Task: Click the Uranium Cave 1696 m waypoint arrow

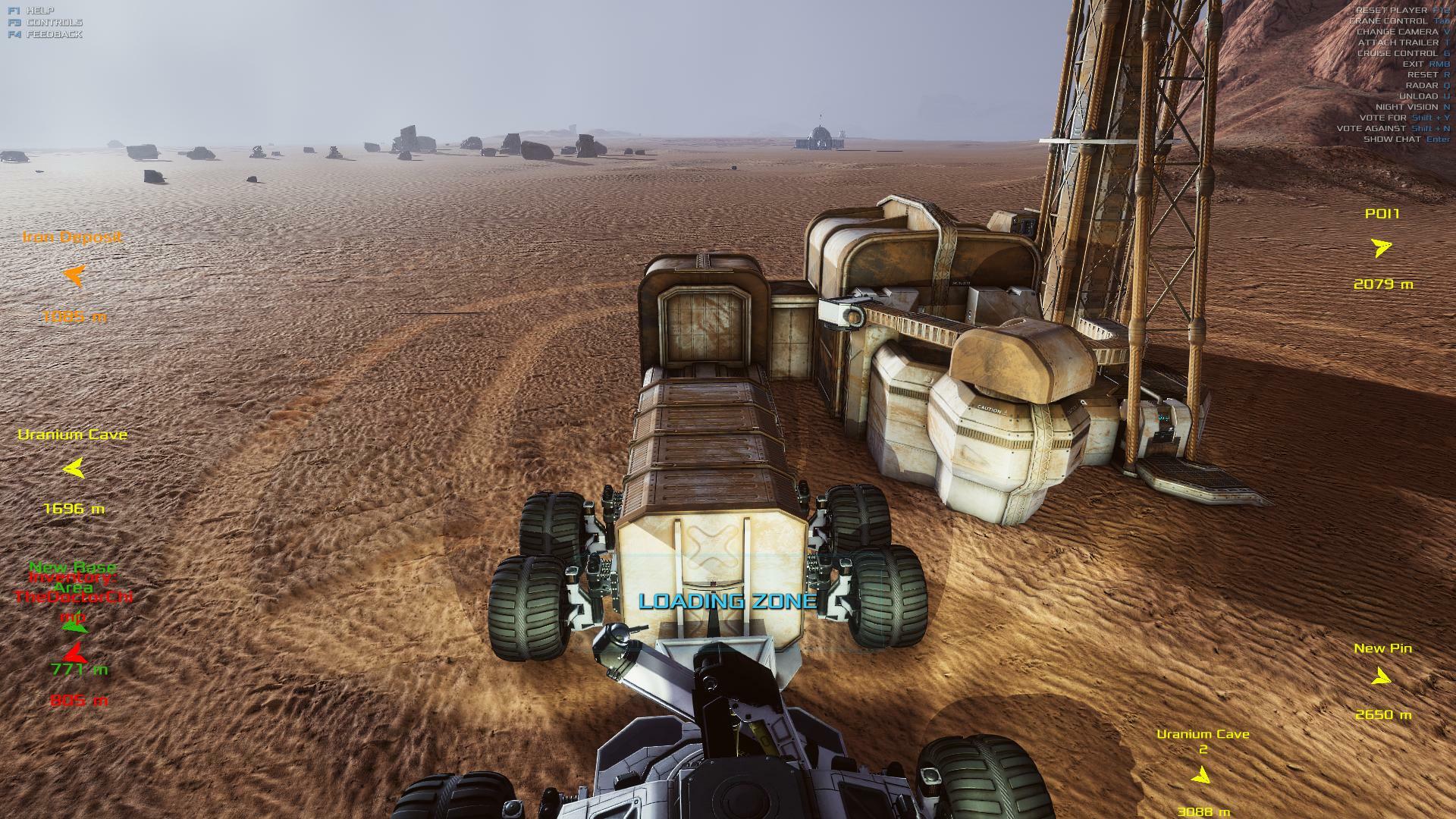Action: coord(74,469)
